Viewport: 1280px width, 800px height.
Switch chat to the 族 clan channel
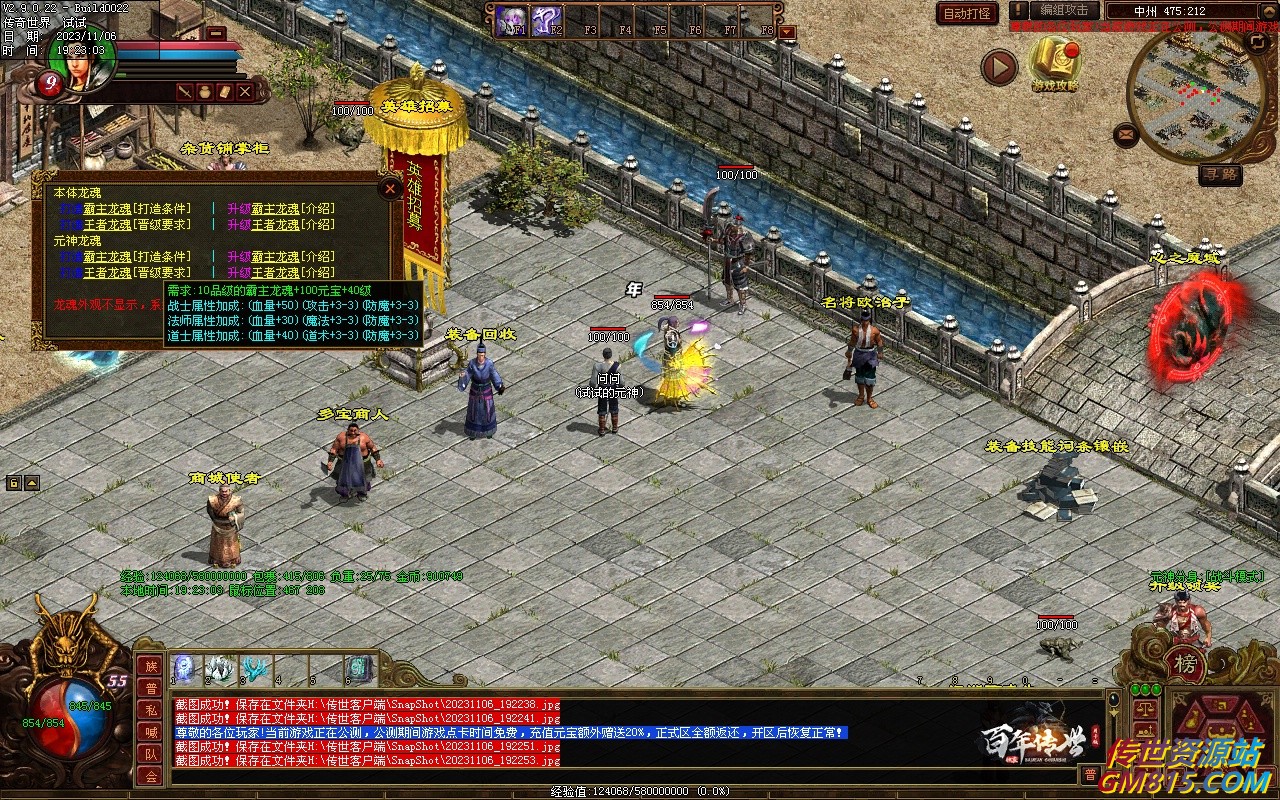point(150,666)
